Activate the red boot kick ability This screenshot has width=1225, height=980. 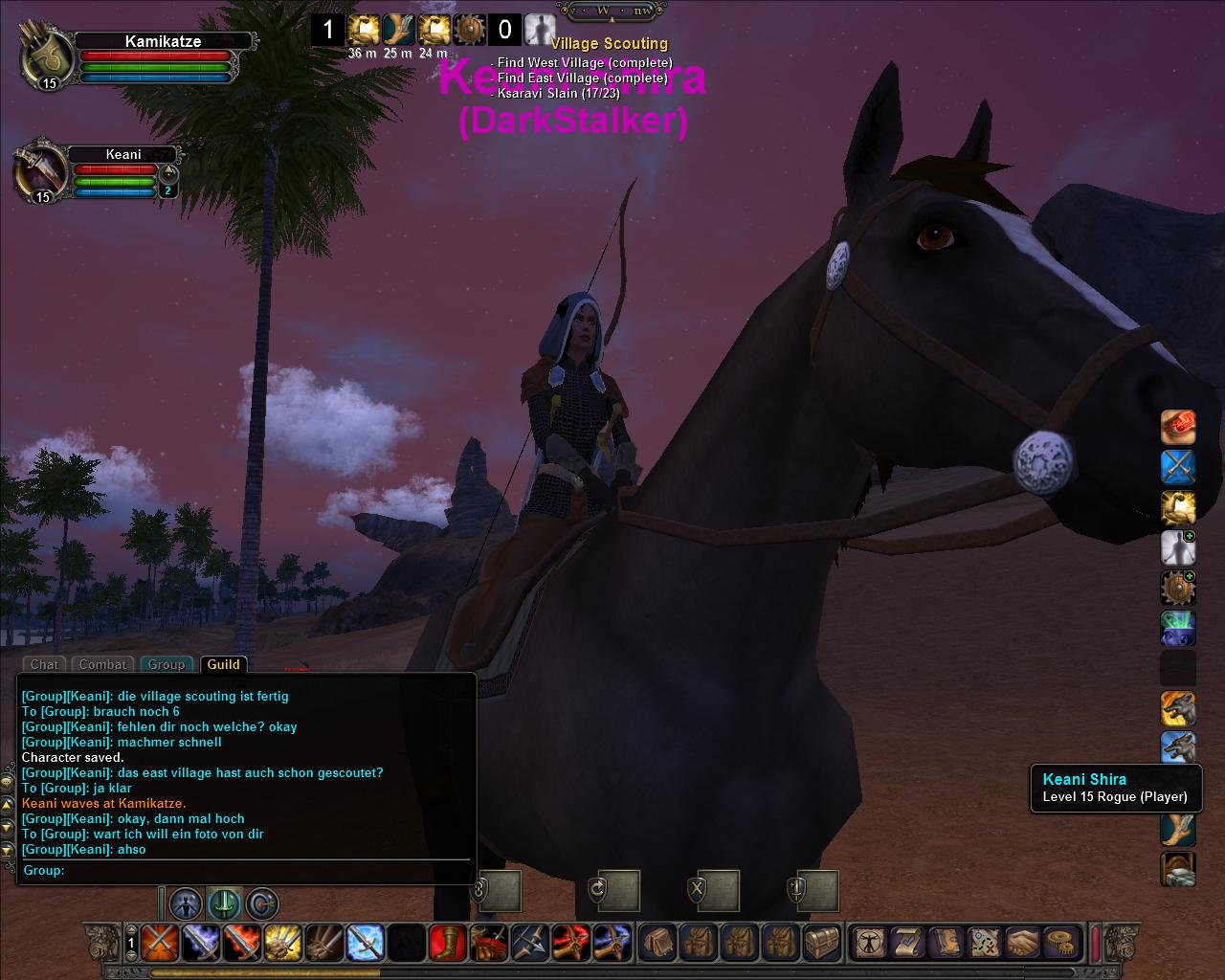pos(447,943)
